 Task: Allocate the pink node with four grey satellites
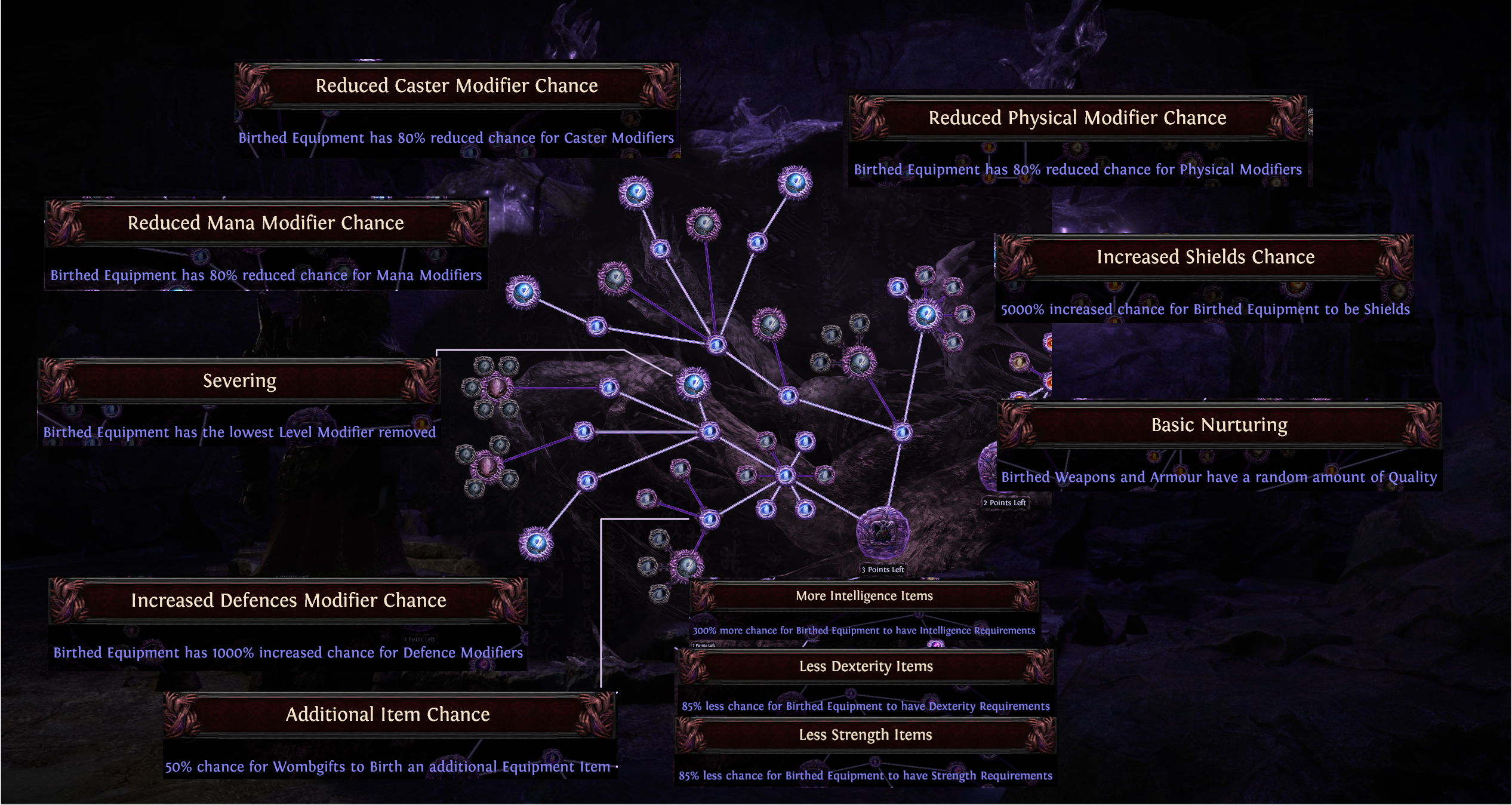[487, 466]
